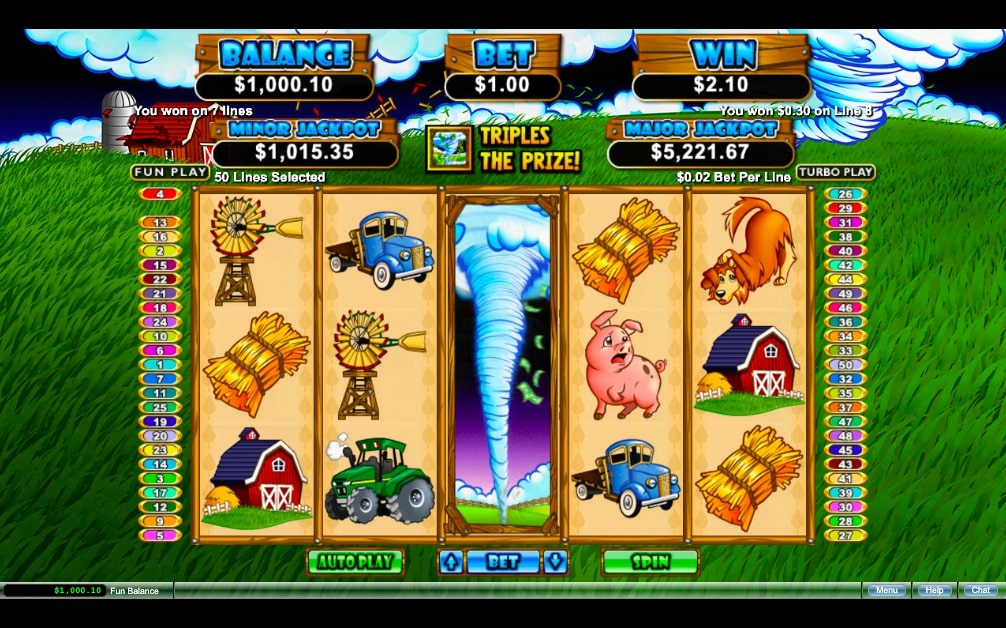This screenshot has width=1006, height=628.
Task: Select payline number 5 marker
Action: point(160,535)
